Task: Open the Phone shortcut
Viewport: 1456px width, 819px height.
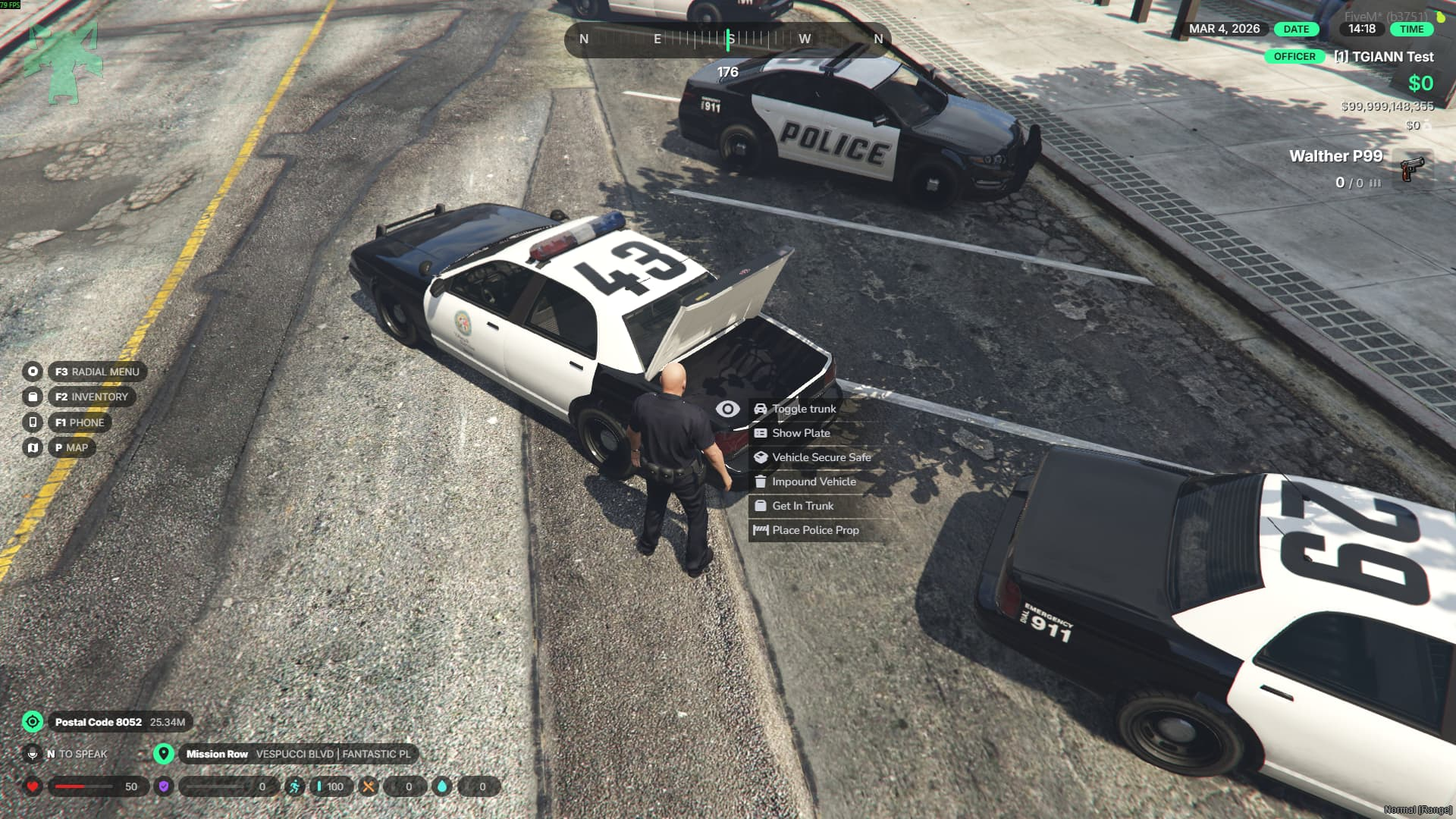Action: pyautogui.click(x=79, y=422)
